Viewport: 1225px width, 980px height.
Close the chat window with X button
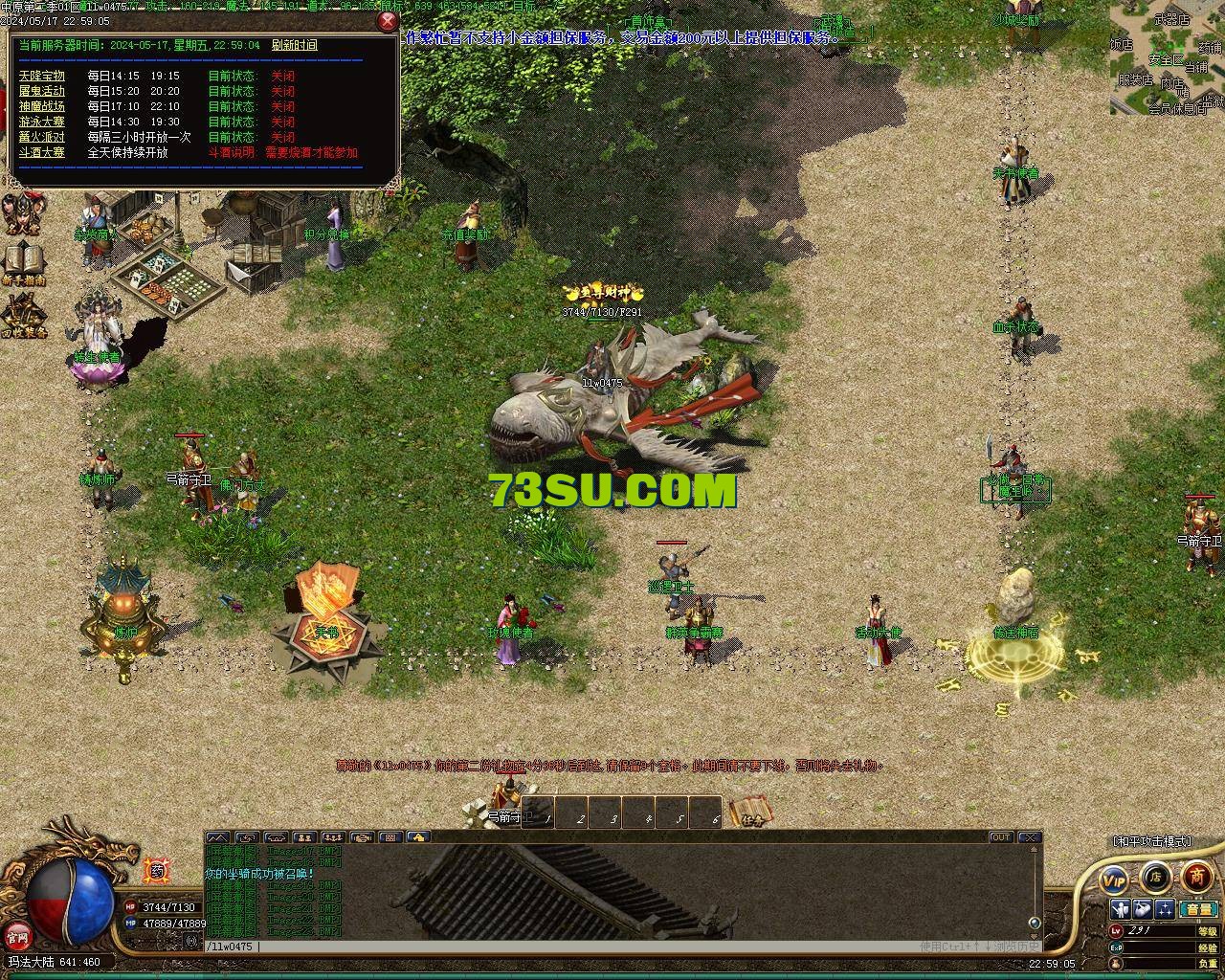point(1029,837)
